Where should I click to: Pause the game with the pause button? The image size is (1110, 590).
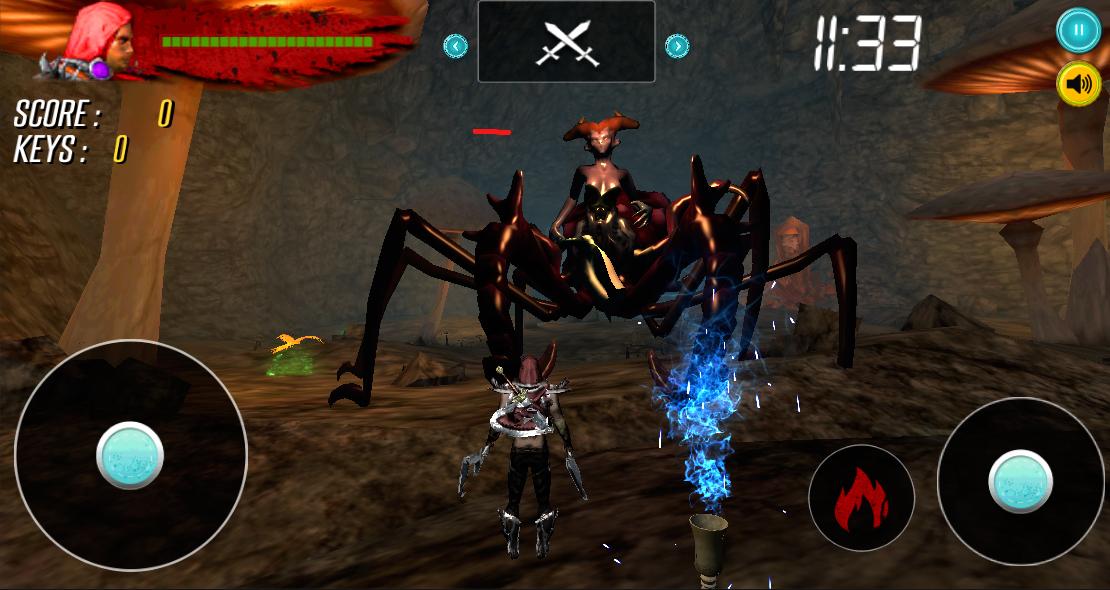[1078, 30]
